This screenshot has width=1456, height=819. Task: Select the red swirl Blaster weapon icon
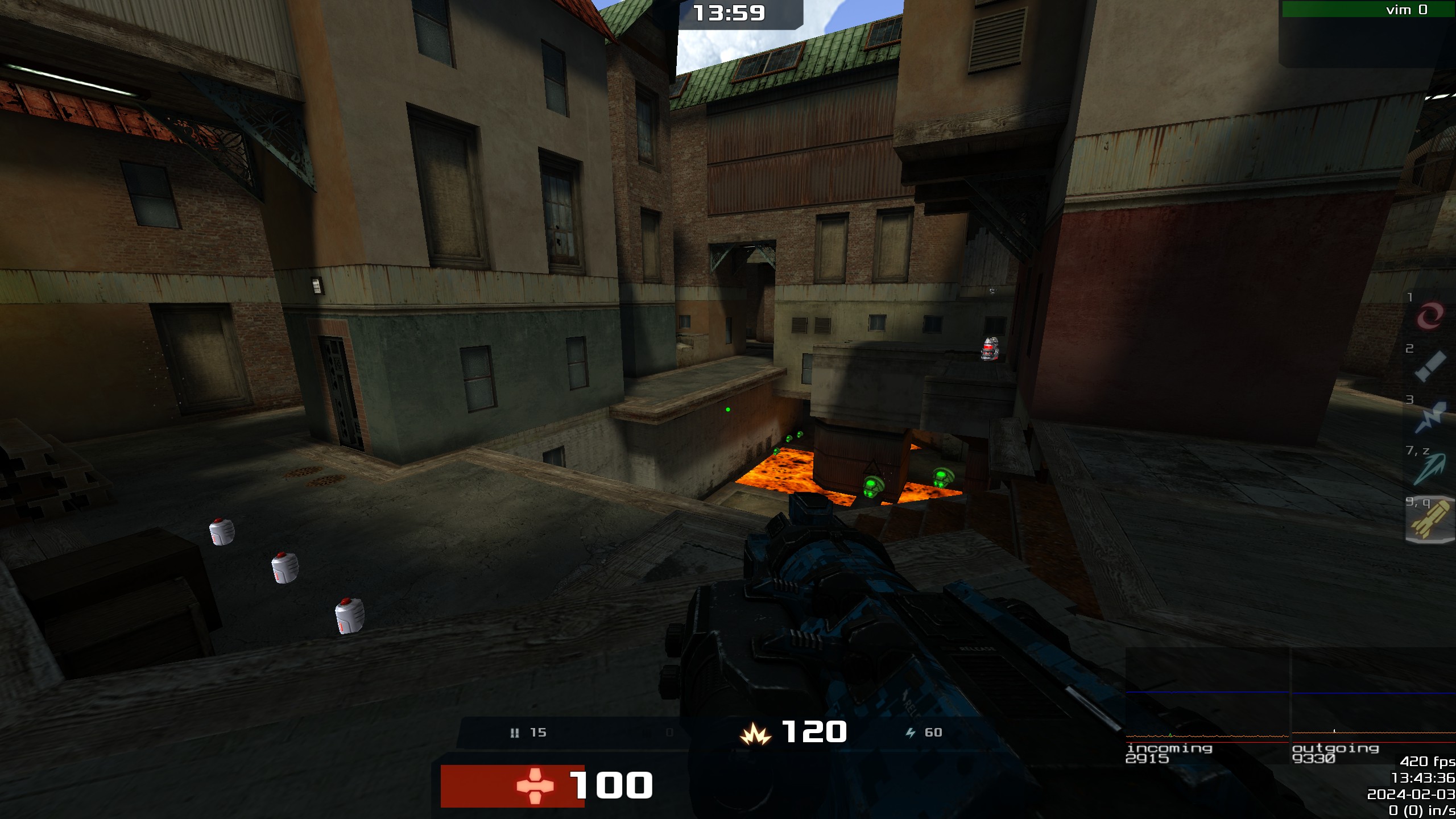click(x=1430, y=316)
